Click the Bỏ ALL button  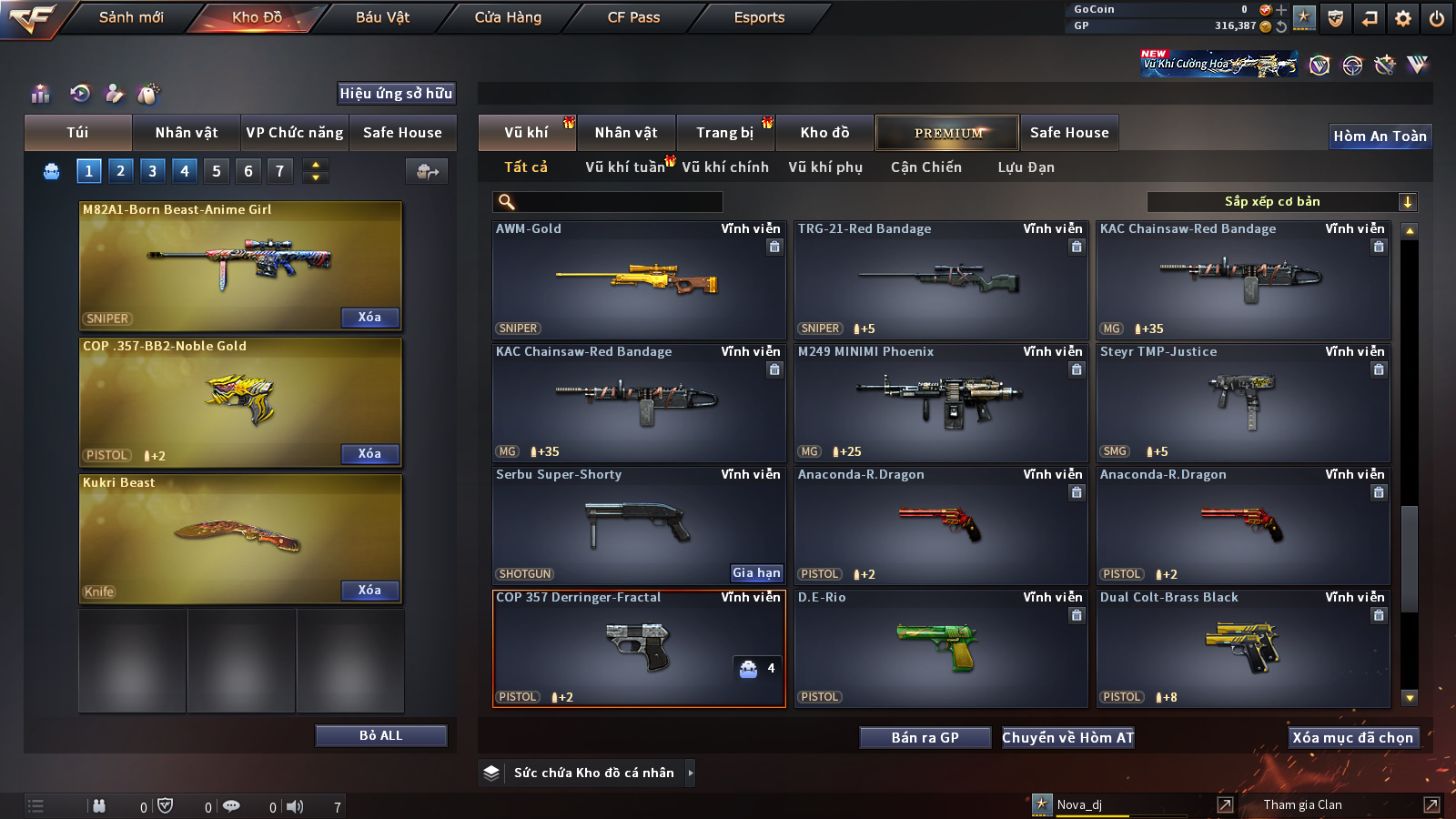[x=380, y=735]
